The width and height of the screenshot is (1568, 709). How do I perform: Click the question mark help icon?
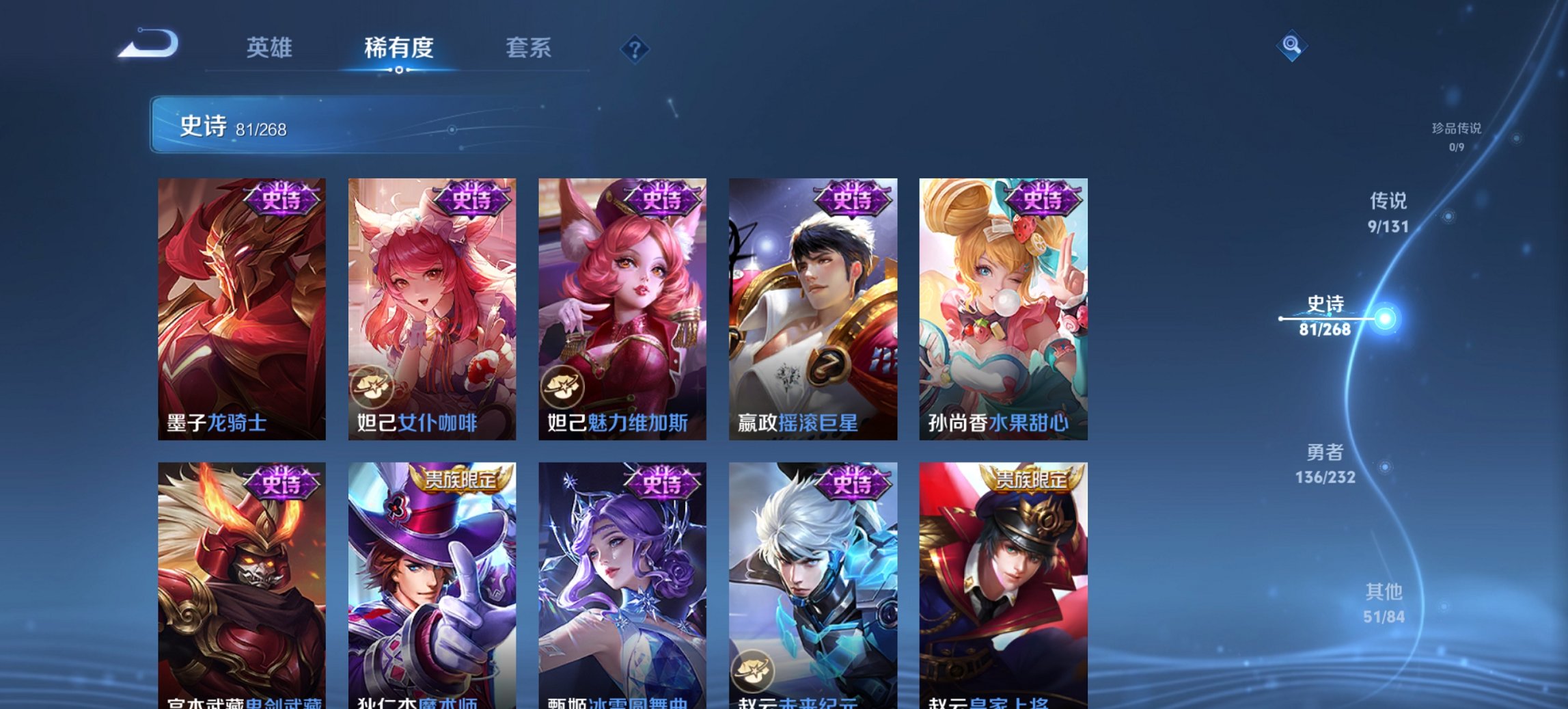(635, 49)
